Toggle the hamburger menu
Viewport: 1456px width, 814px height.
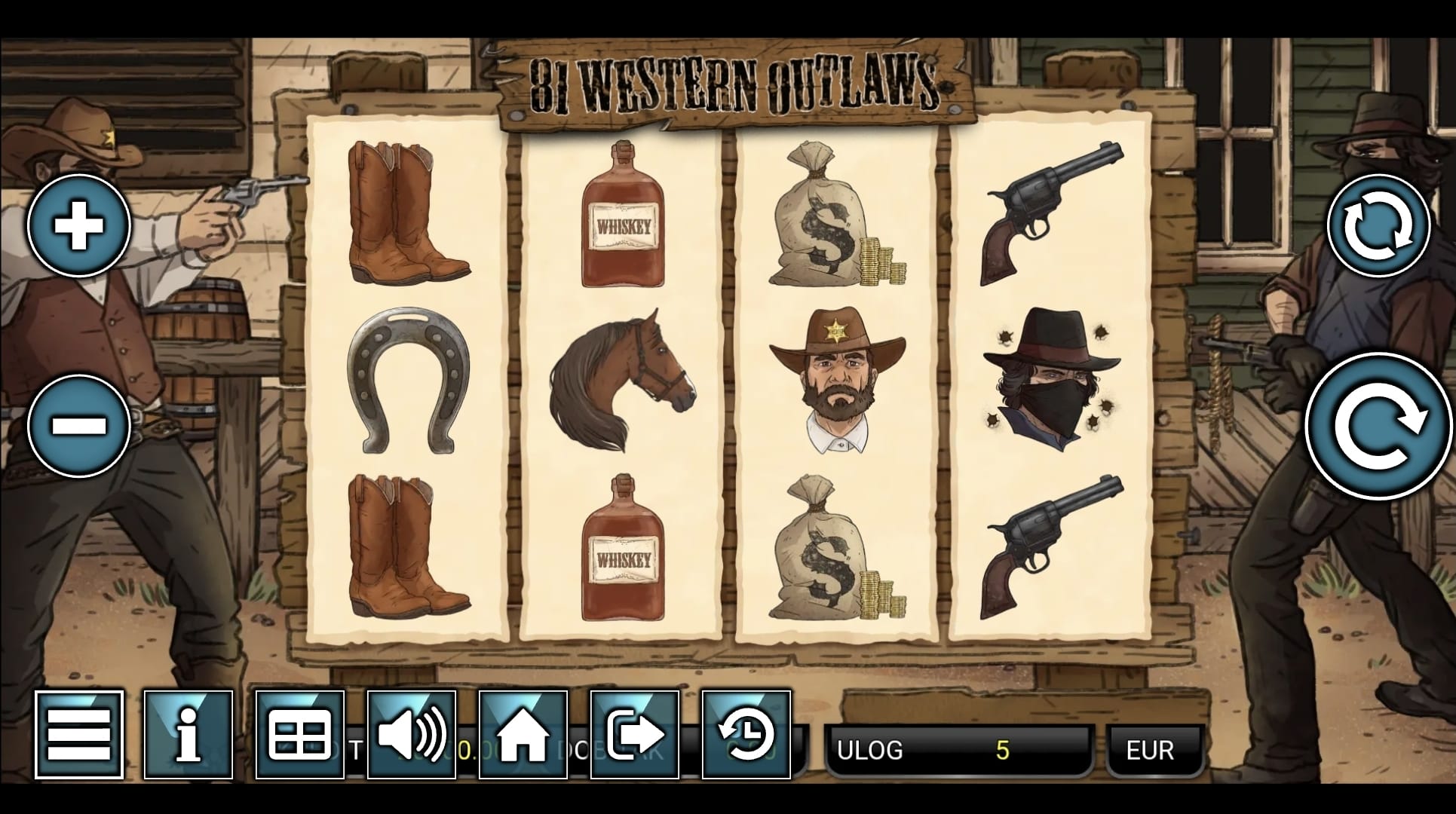tap(79, 734)
